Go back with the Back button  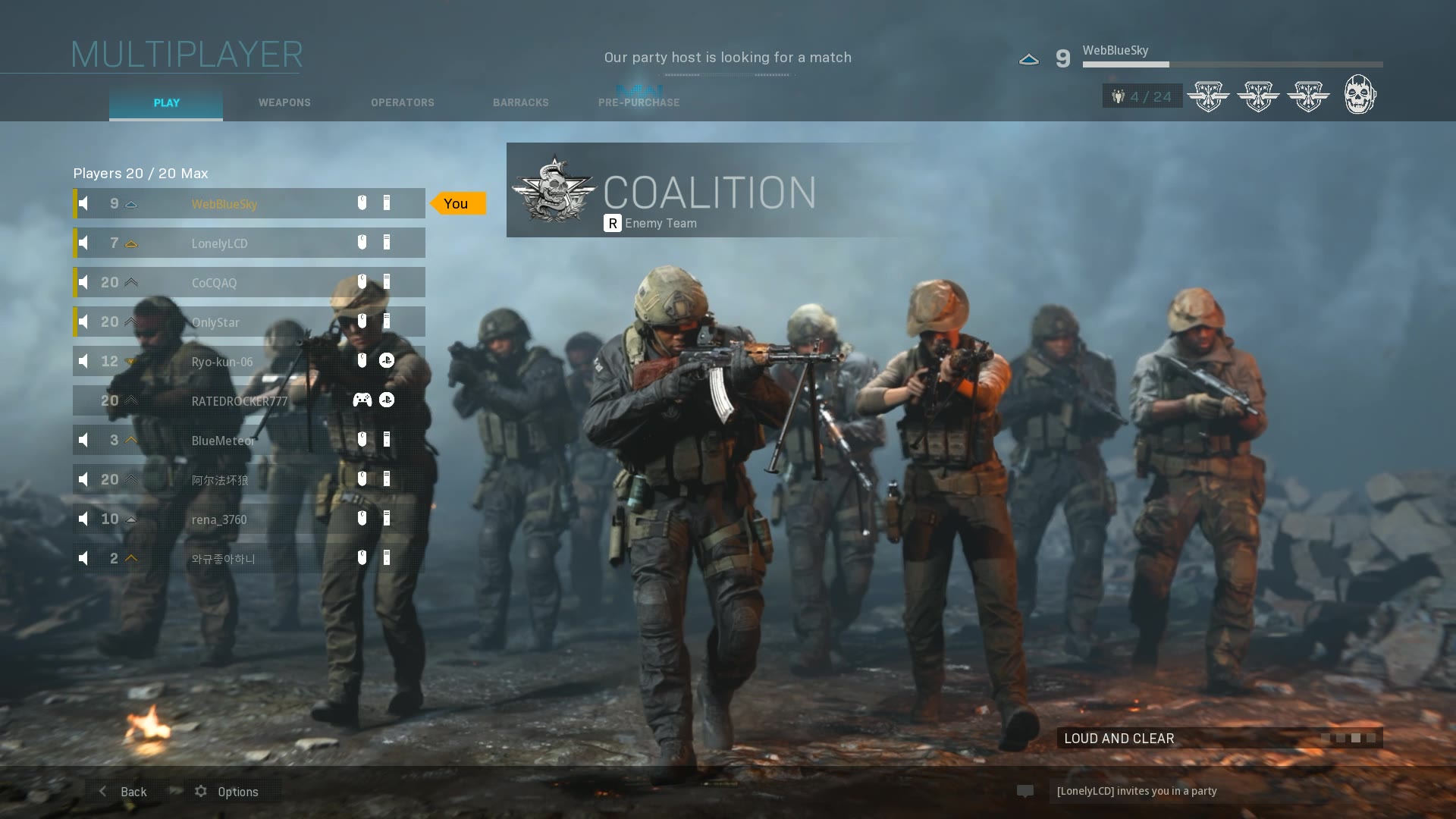pos(123,792)
